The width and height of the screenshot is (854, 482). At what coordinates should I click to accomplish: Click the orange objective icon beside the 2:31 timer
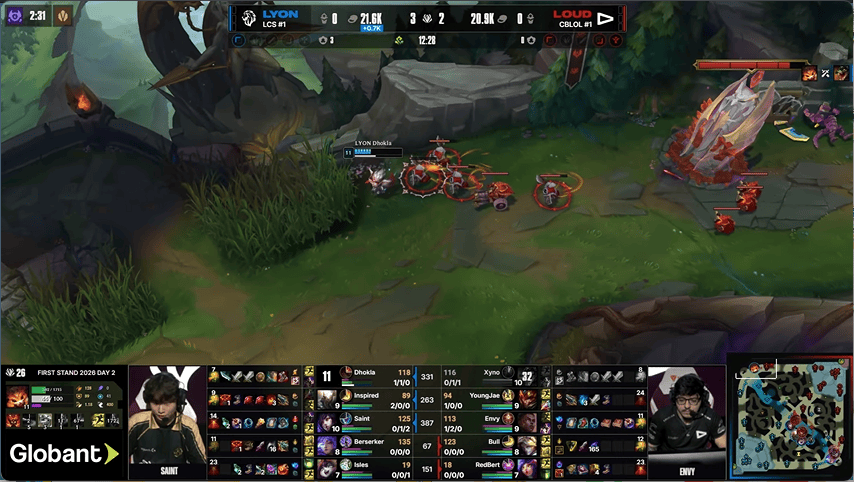62,17
